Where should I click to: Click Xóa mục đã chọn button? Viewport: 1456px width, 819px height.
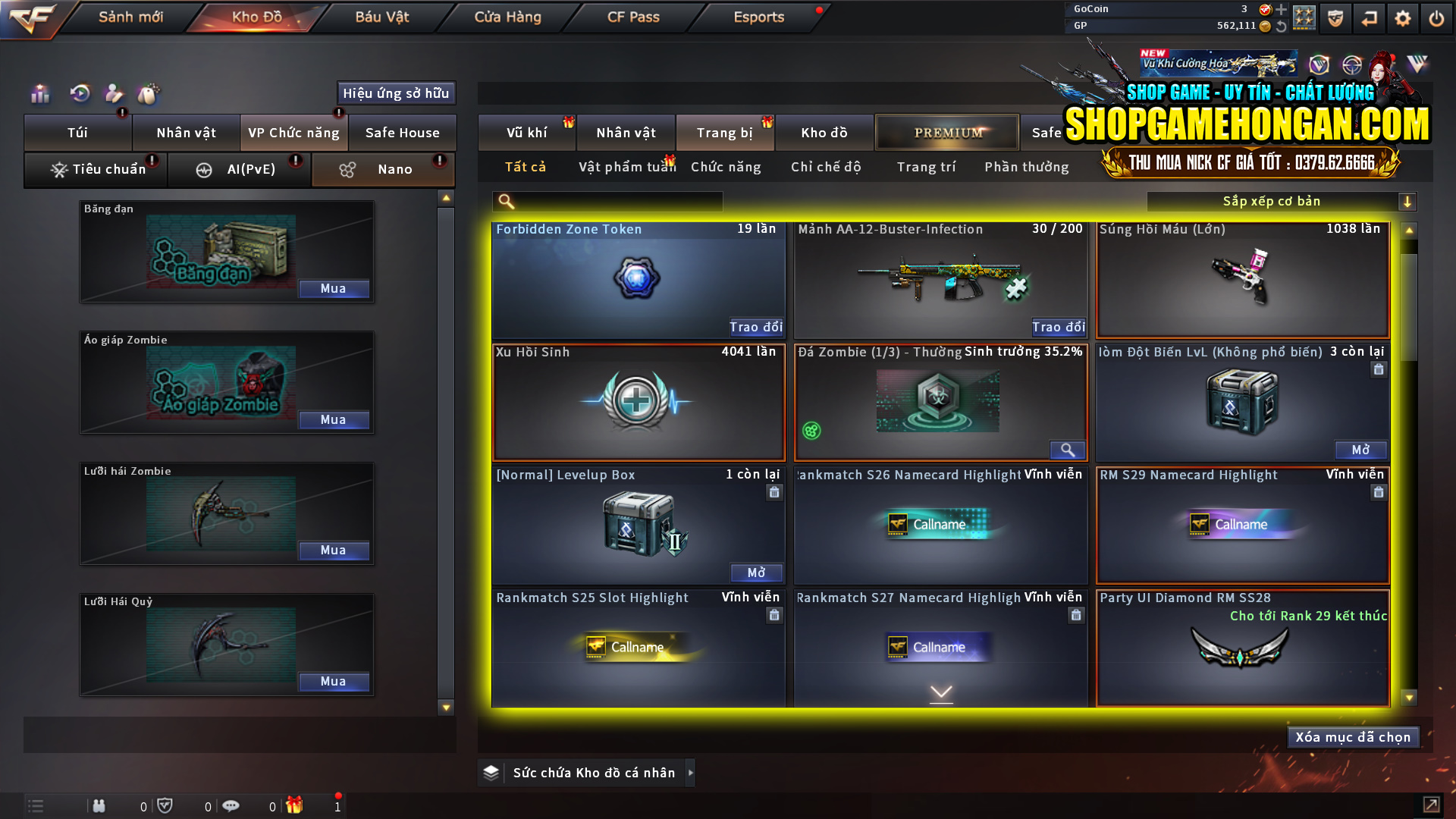coord(1353,736)
